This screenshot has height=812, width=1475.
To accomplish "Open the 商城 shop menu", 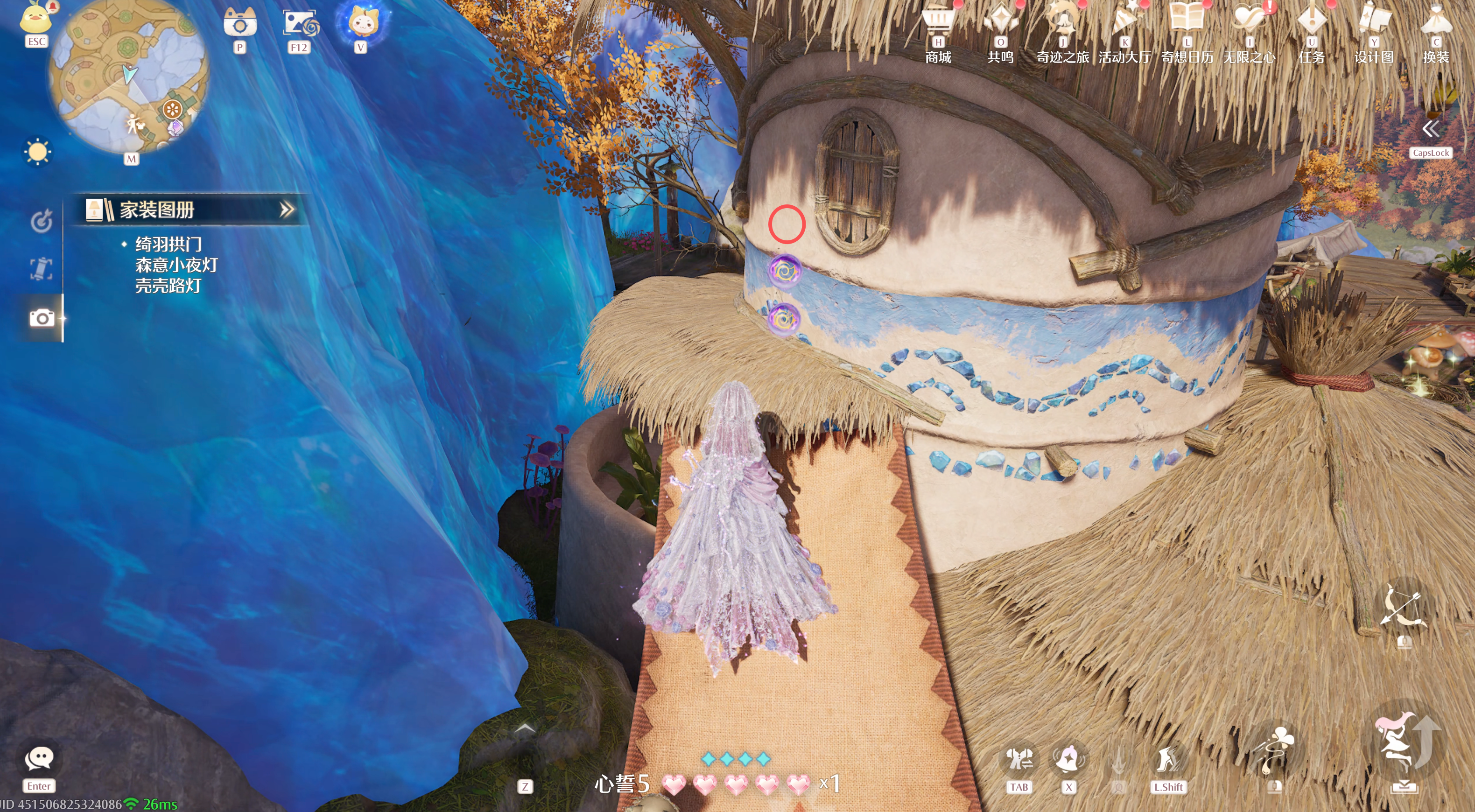I will pos(938,23).
